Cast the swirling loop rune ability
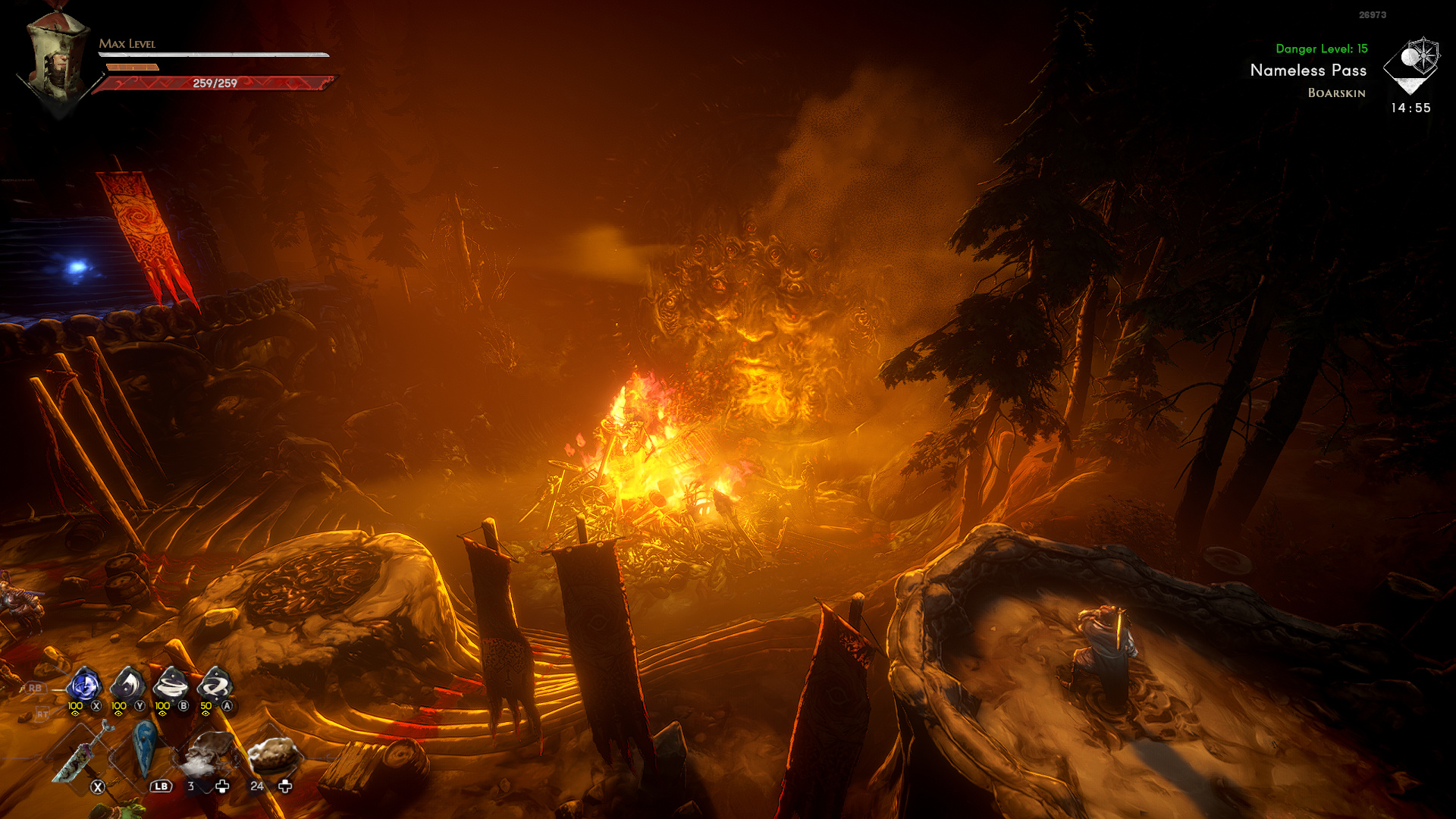 [x=215, y=686]
